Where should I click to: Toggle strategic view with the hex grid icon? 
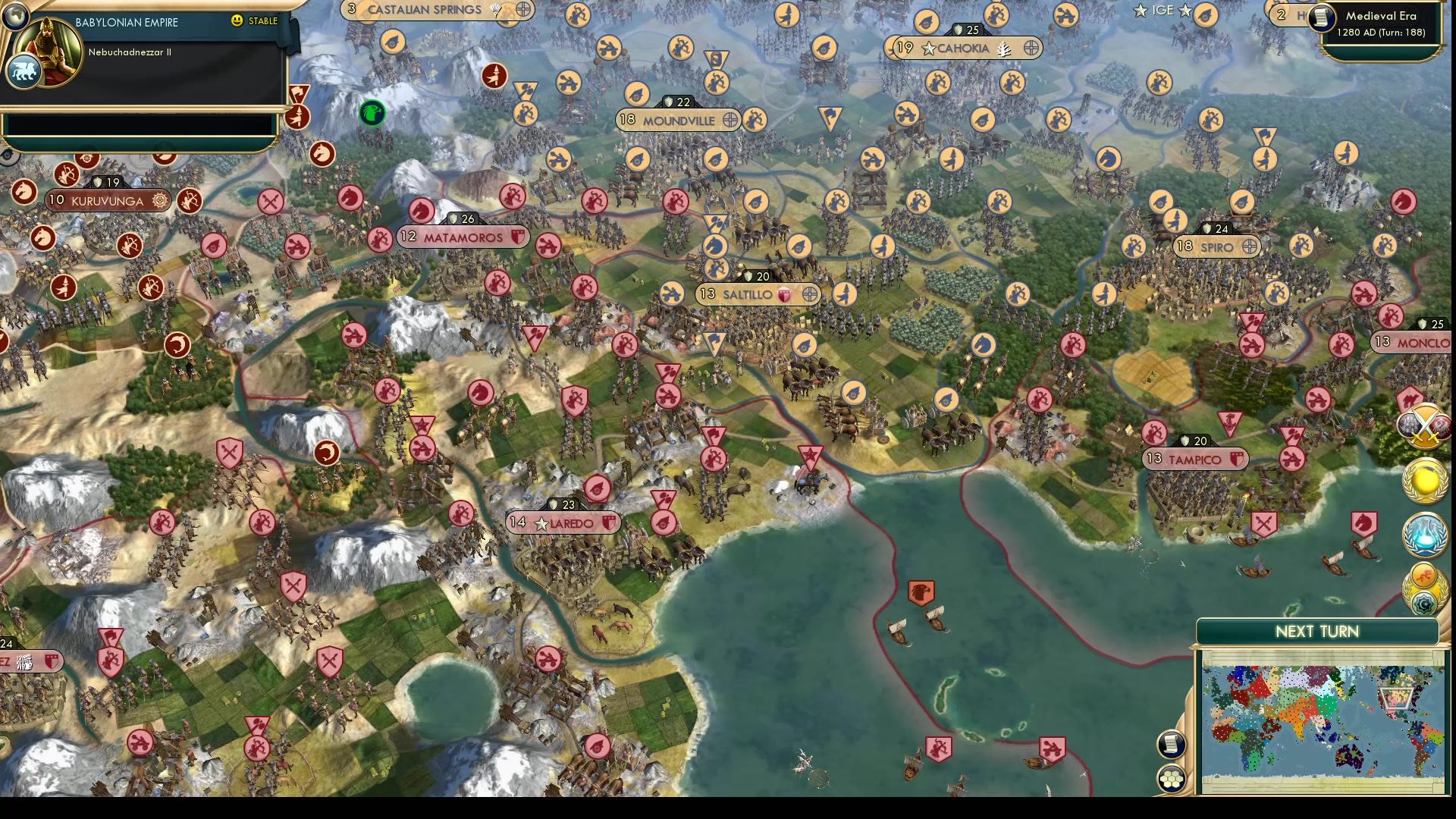point(1172,778)
